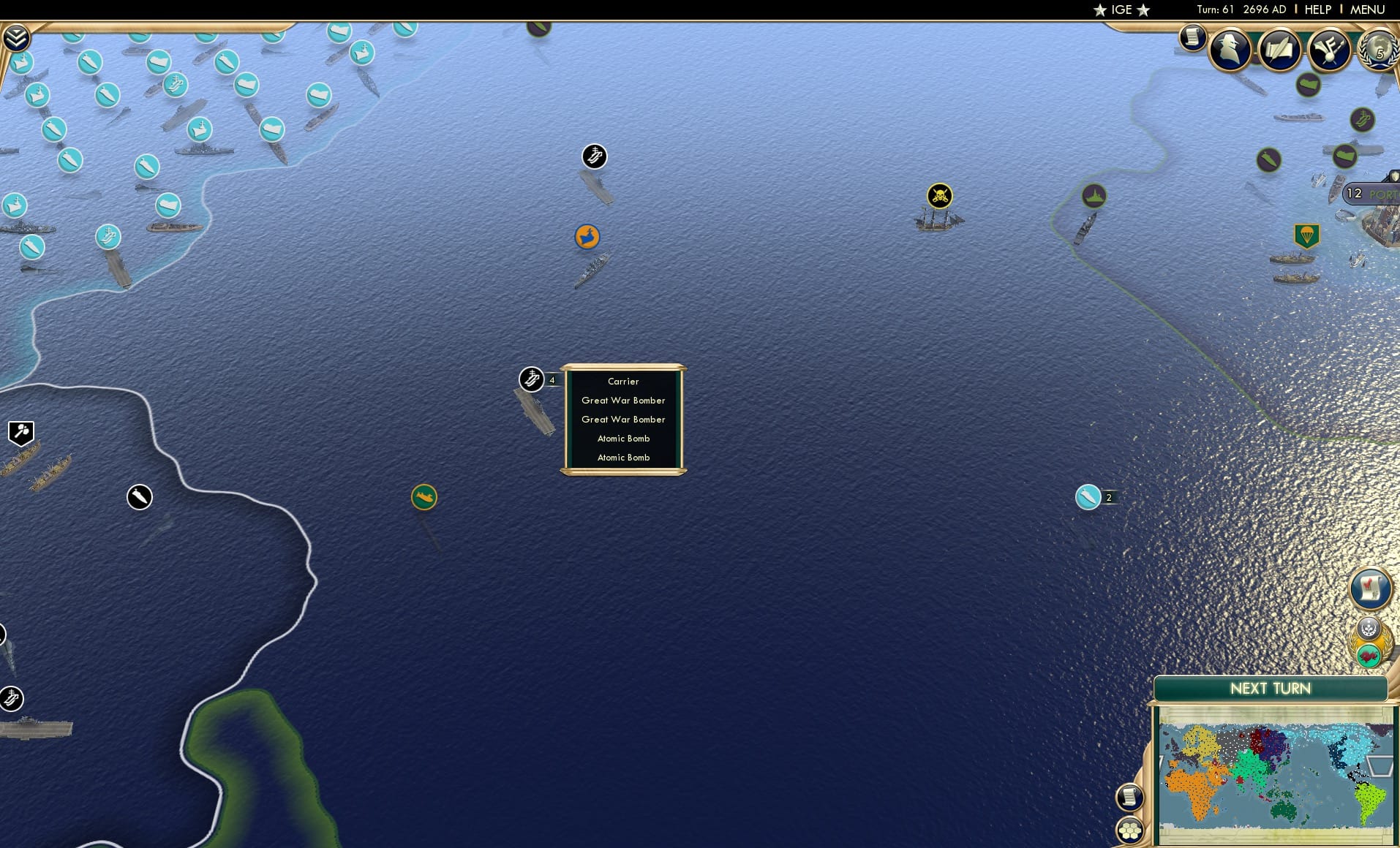
Task: Open the Cultural overview trumpet icon
Action: tap(1328, 48)
